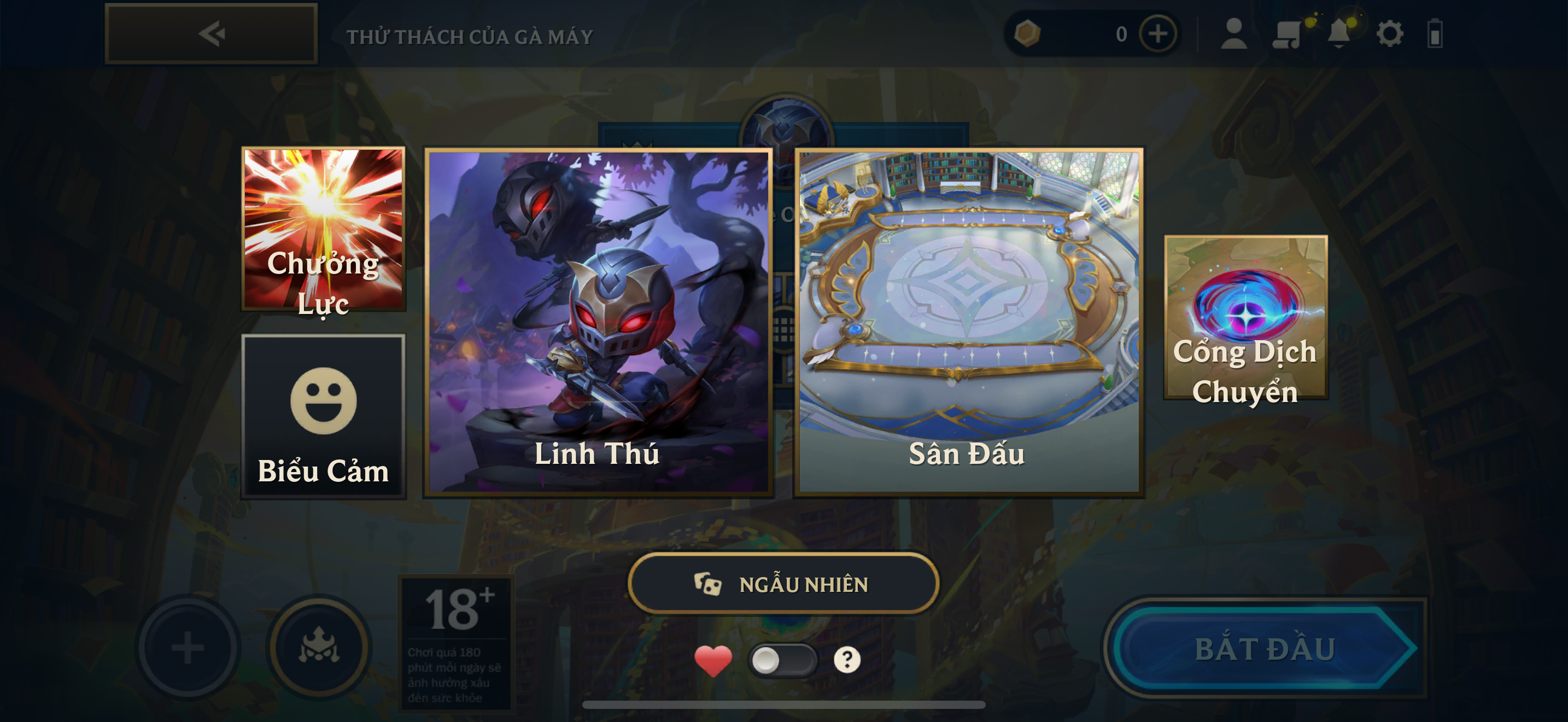Open the Biểu Cảm emote tile
1568x722 pixels.
(x=323, y=416)
